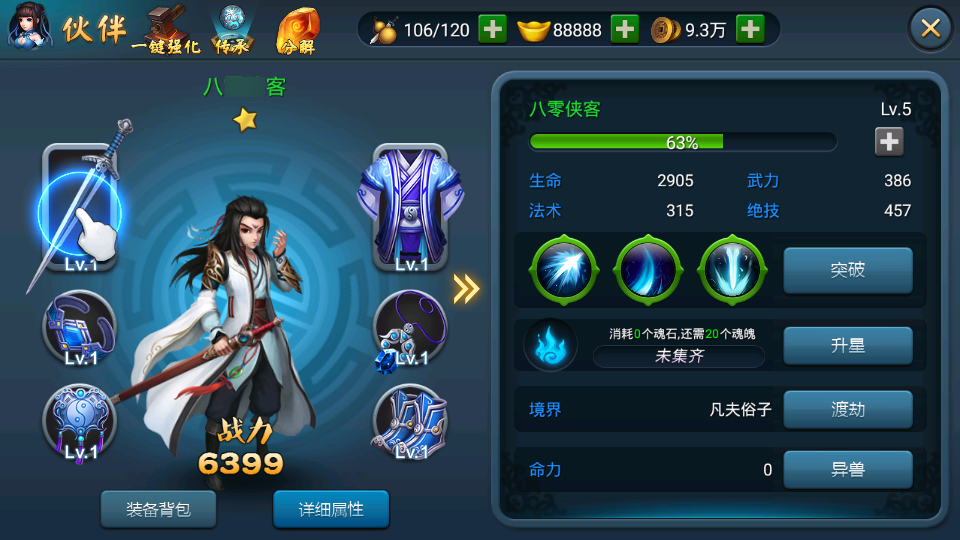The image size is (960, 540).
Task: Open 装备背包 equipment bag
Action: [158, 509]
